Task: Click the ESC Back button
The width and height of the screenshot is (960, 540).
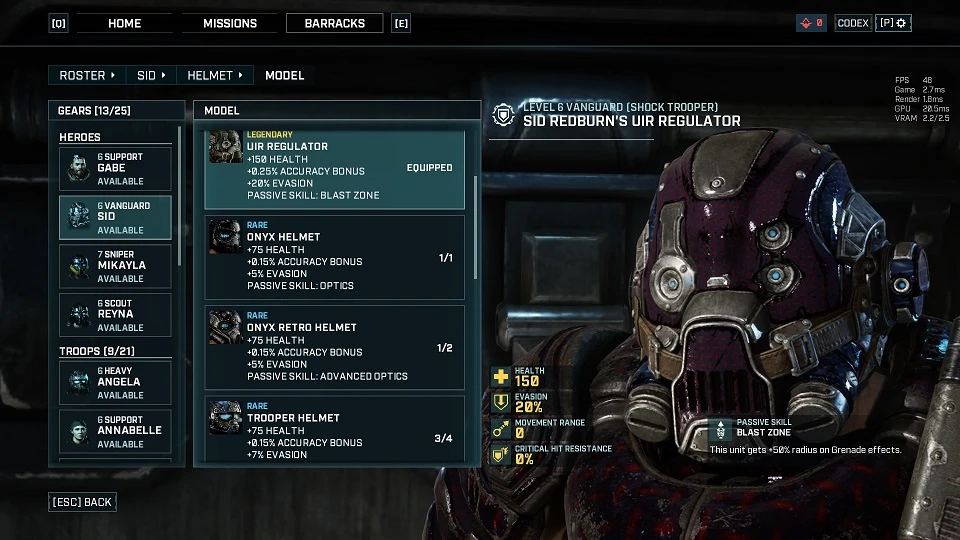Action: [82, 502]
